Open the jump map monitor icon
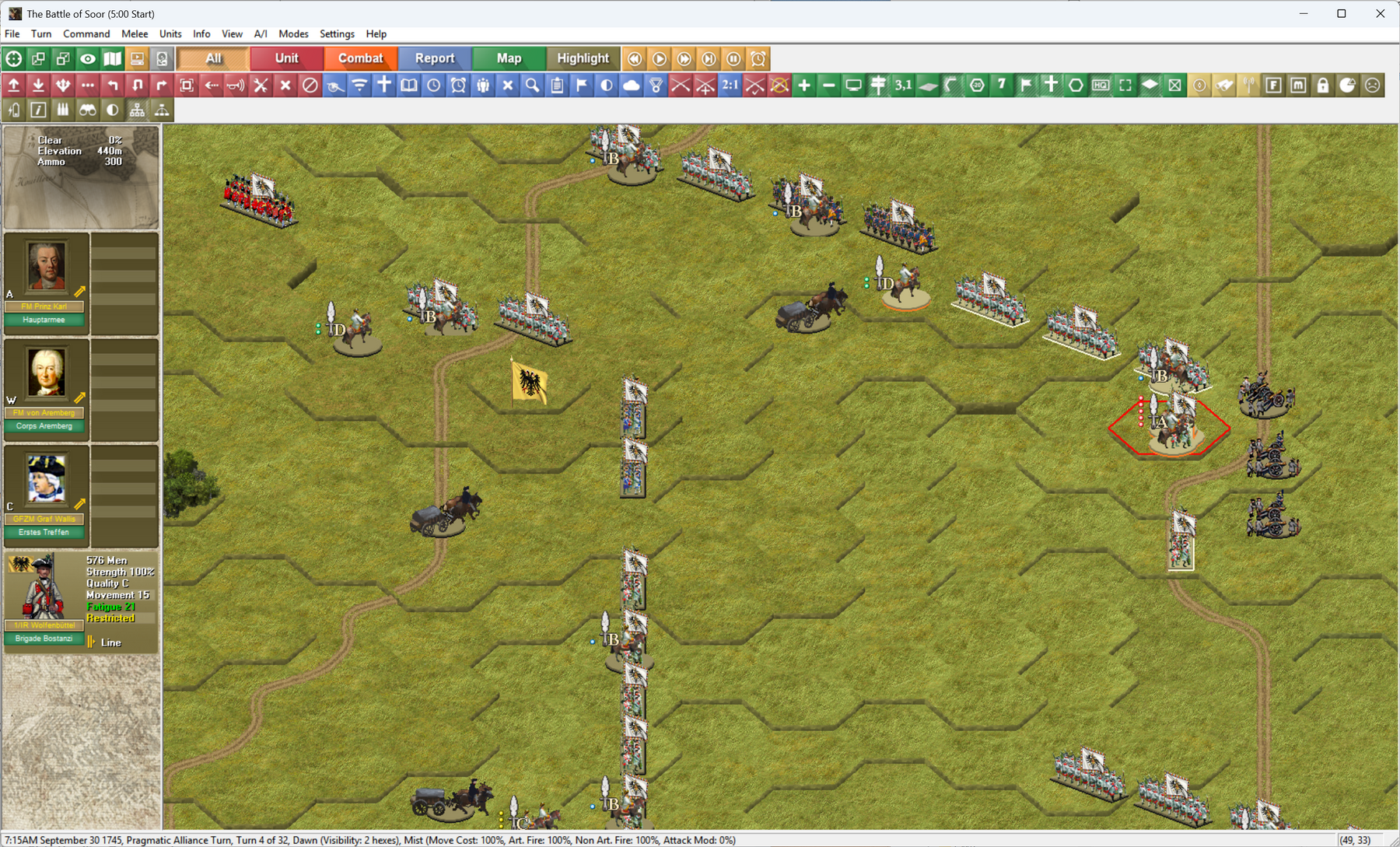 pyautogui.click(x=853, y=86)
